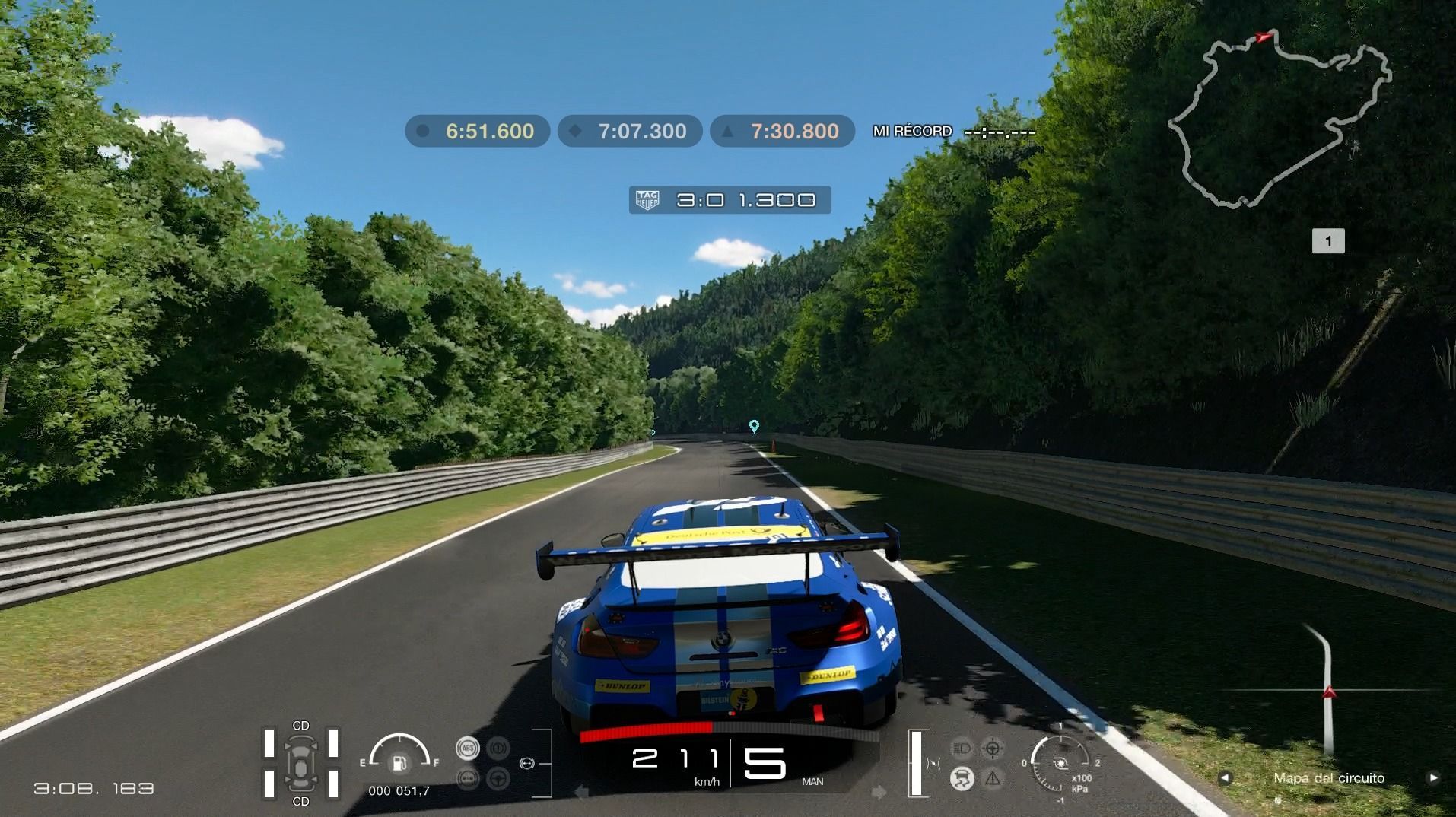Switch to the previous display panel arrow
1456x817 pixels.
click(1224, 777)
